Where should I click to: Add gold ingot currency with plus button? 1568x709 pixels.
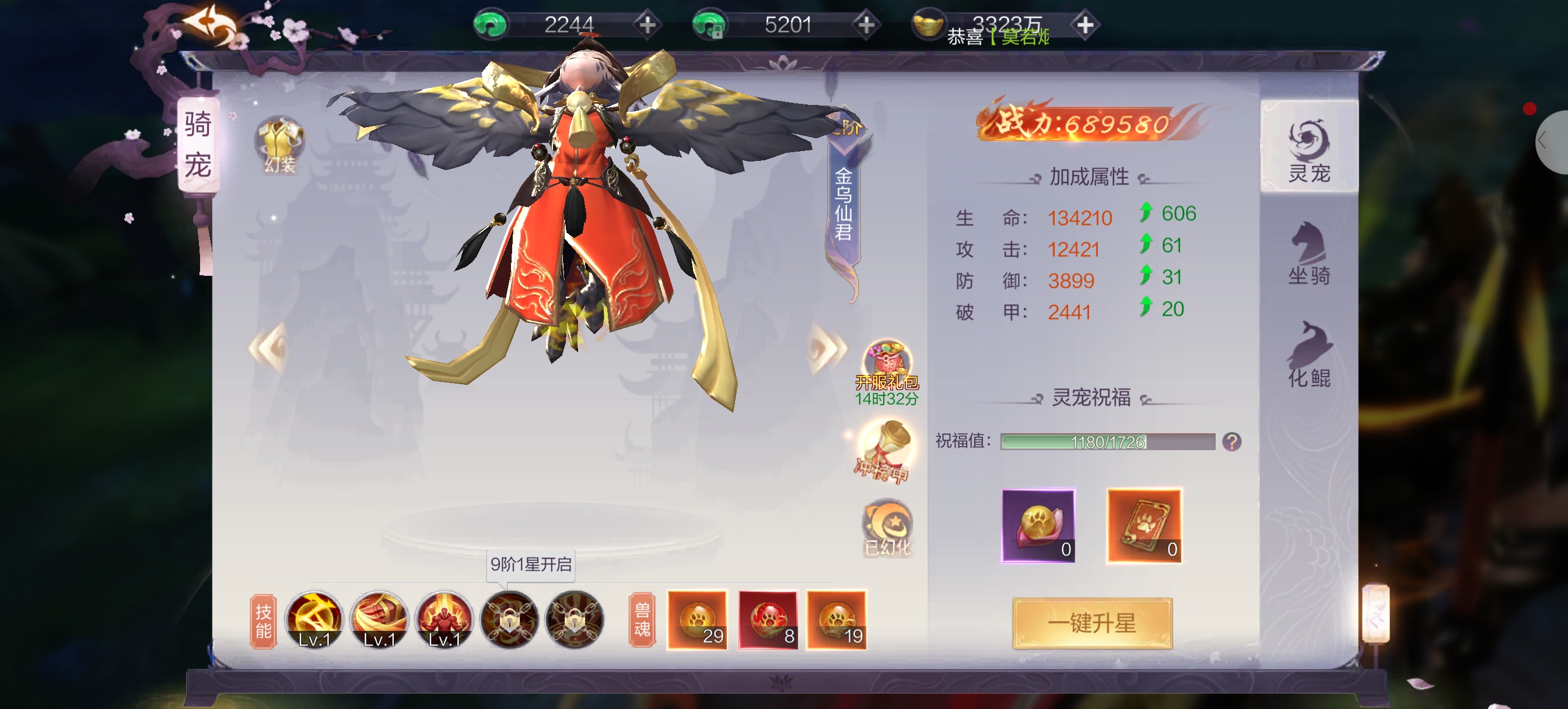click(x=1084, y=25)
